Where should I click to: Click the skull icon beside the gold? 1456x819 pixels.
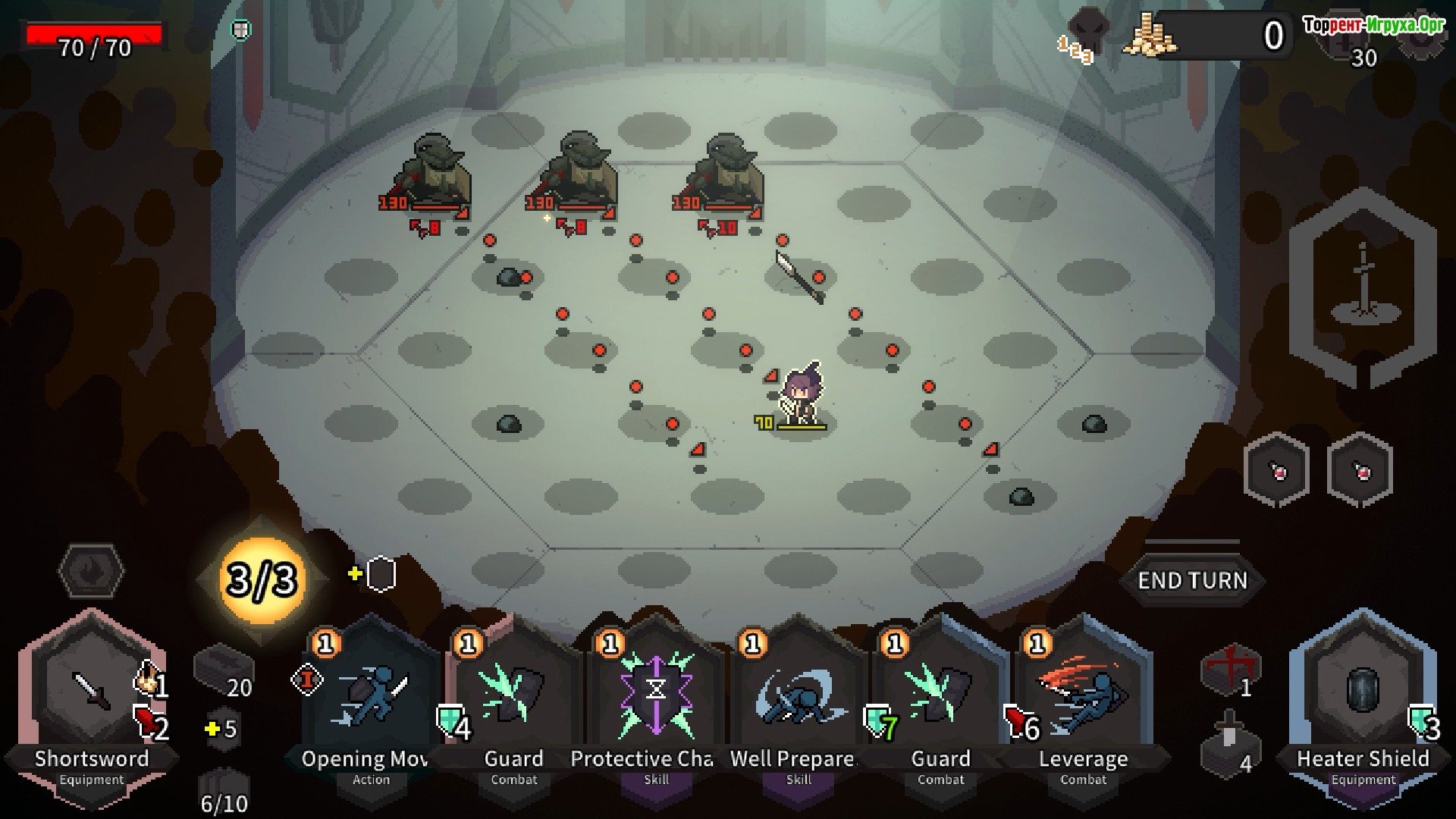(1089, 34)
